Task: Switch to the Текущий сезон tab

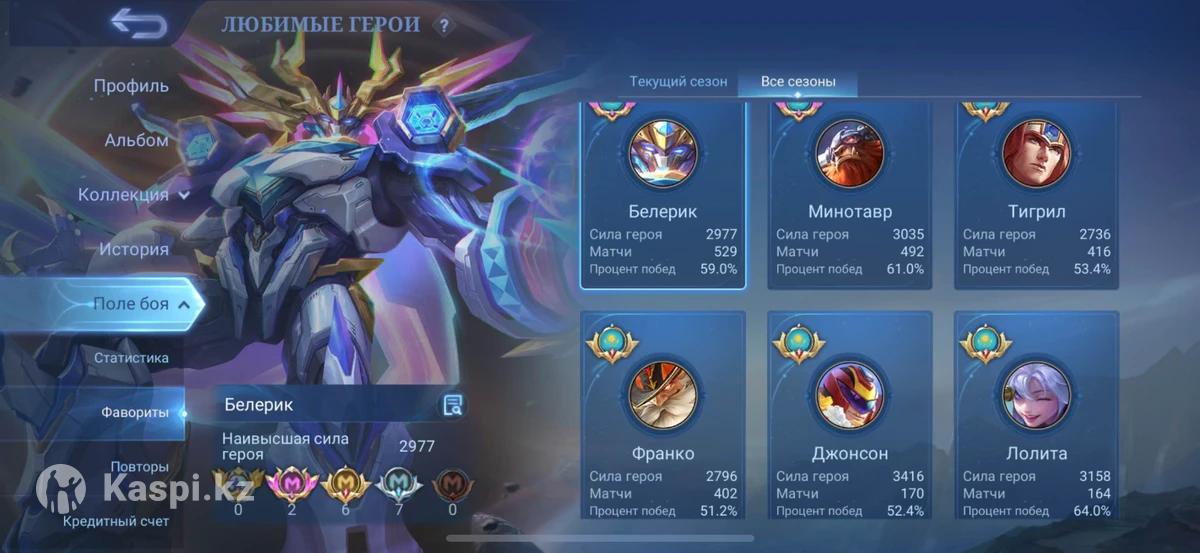Action: tap(678, 82)
